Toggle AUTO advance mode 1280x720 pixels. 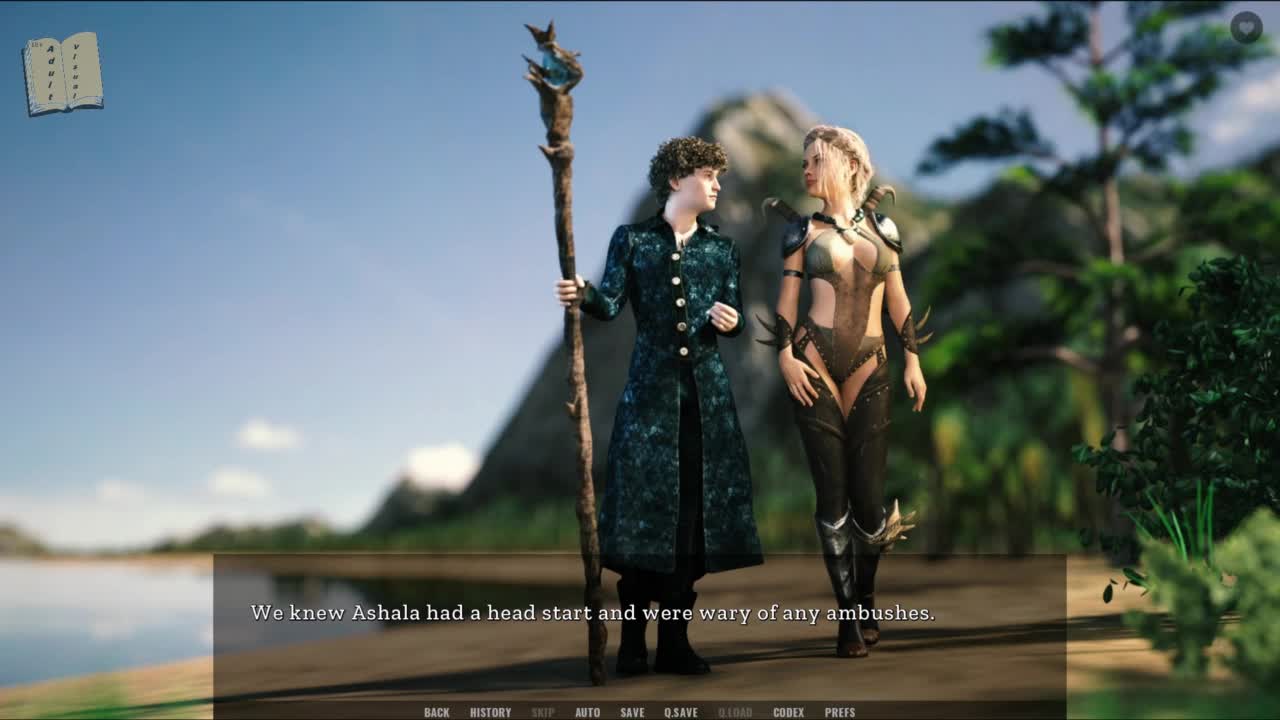click(x=587, y=712)
